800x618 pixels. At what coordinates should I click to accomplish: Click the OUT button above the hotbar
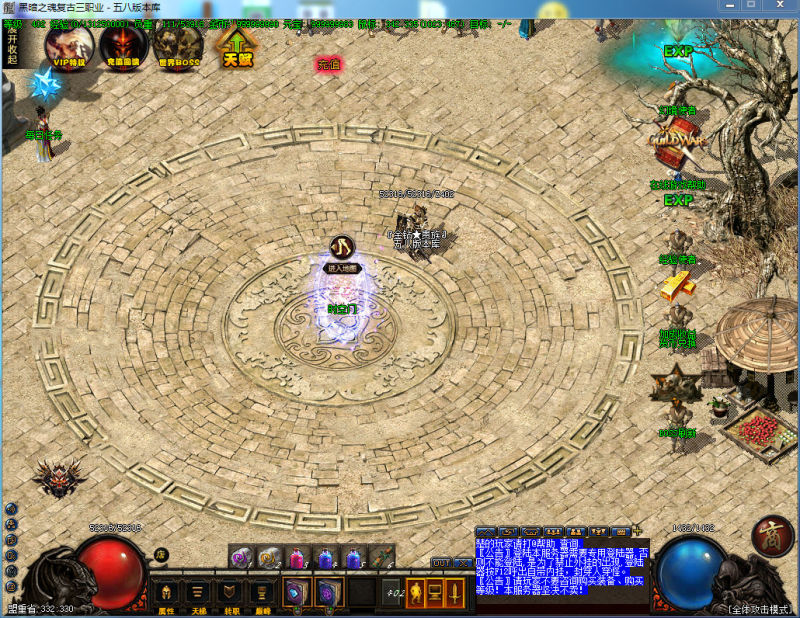pyautogui.click(x=441, y=563)
